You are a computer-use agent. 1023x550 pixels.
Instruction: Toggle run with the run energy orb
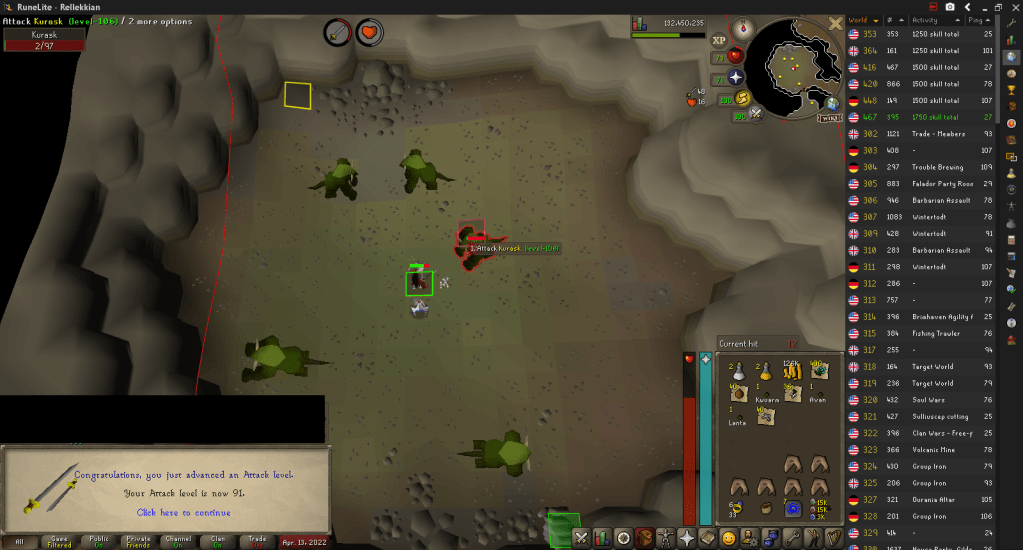743,98
